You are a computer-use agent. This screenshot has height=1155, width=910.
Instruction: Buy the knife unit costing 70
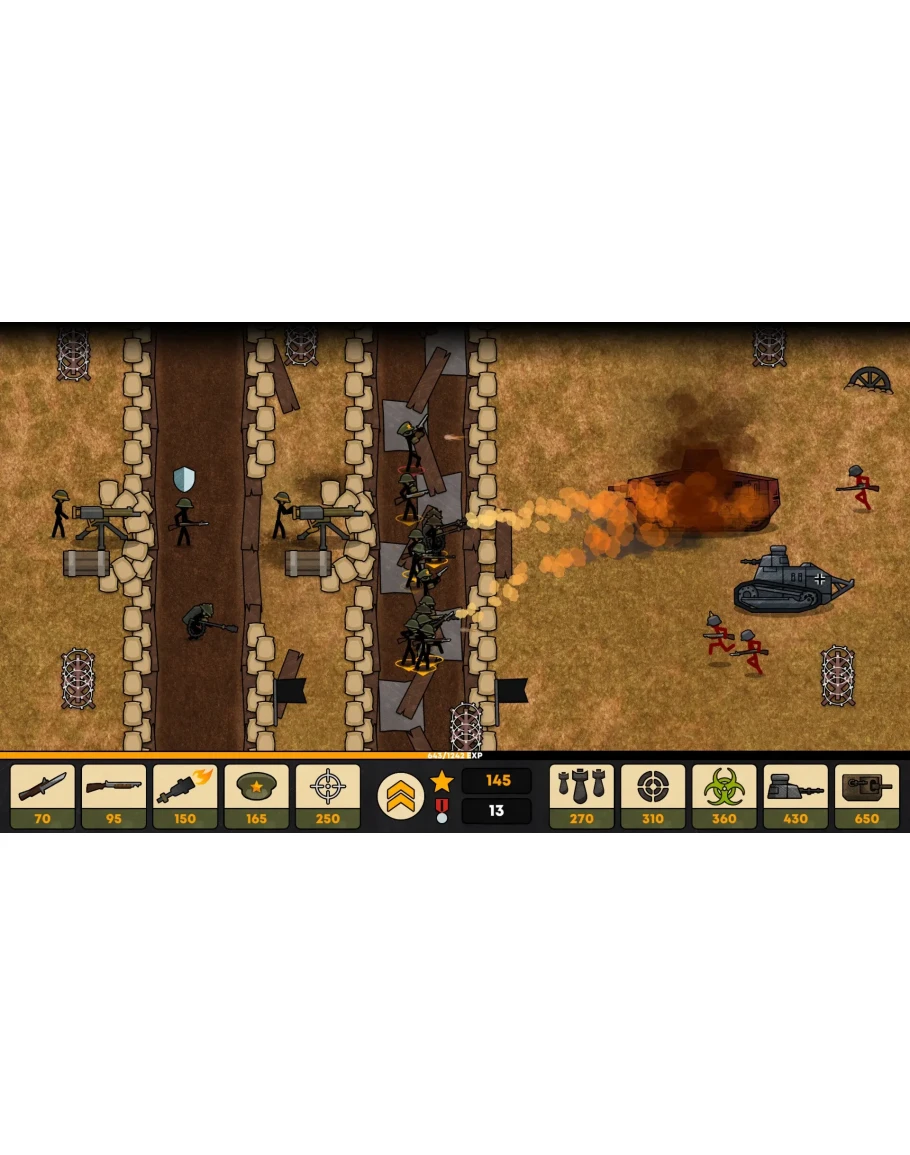pos(43,796)
